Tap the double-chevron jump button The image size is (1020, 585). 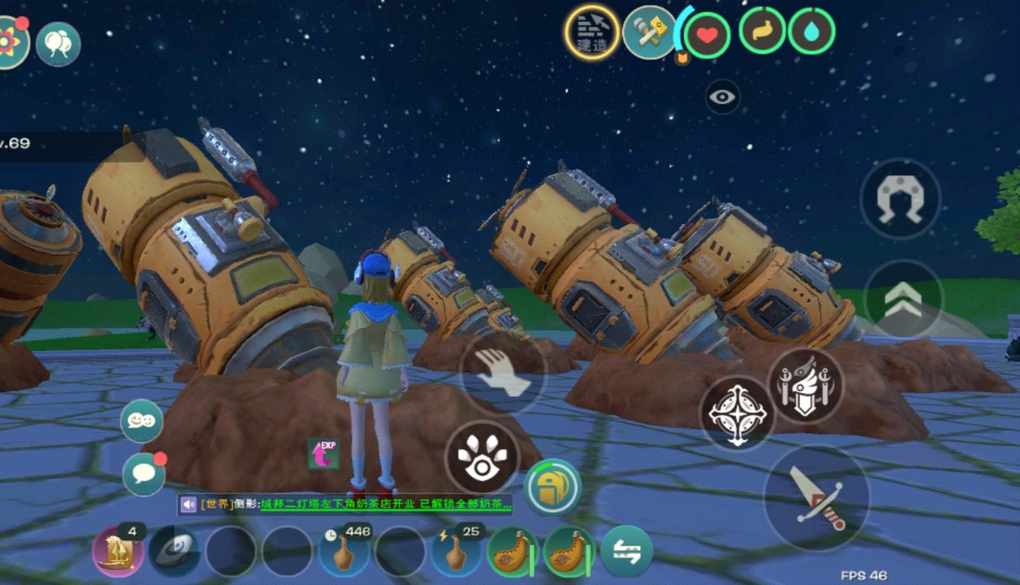[902, 297]
